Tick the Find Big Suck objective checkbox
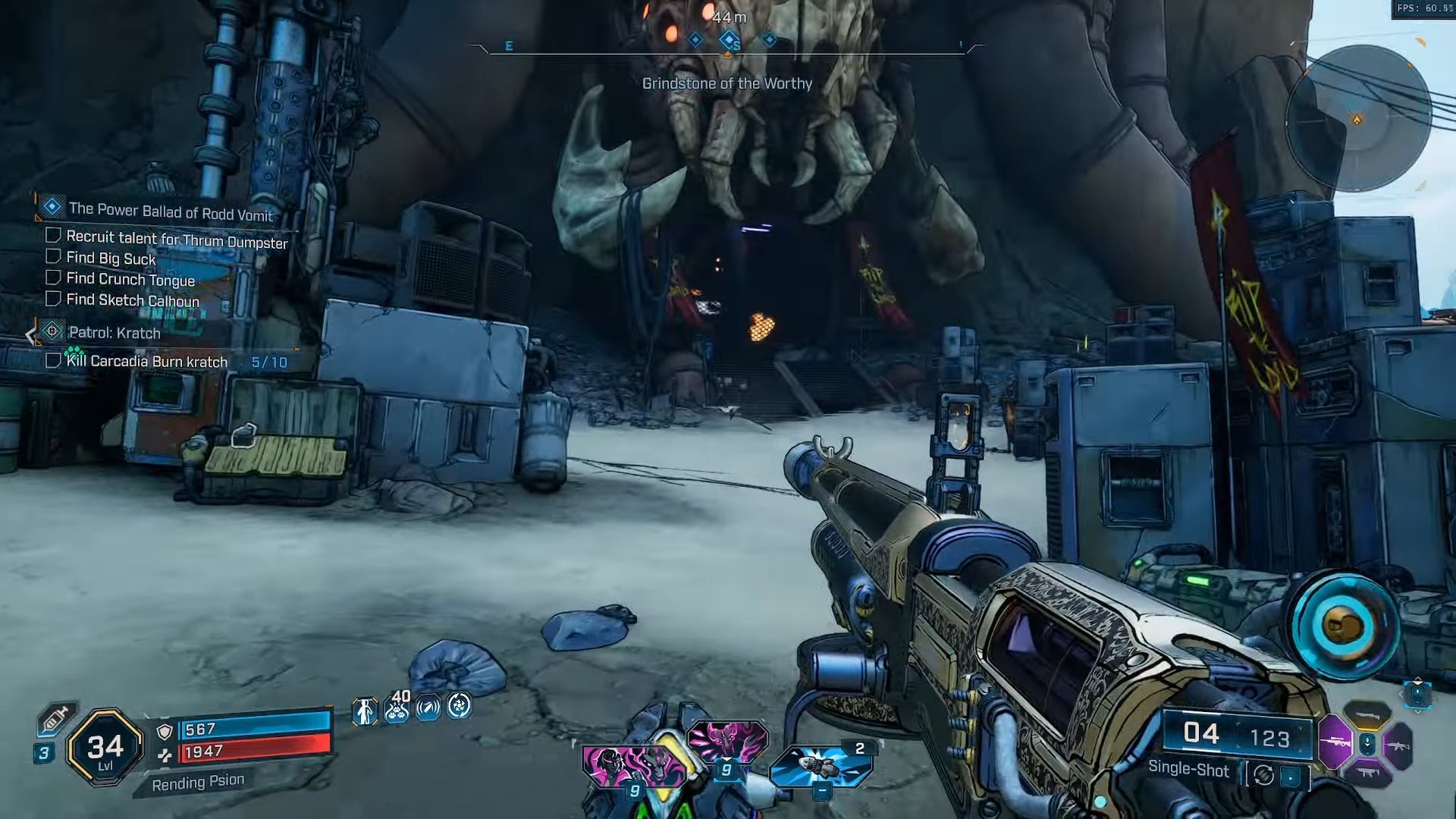The image size is (1456, 819). (x=53, y=257)
